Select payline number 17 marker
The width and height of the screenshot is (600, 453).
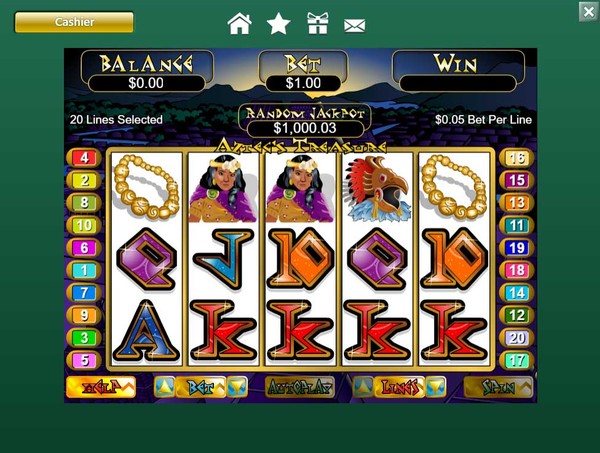(x=516, y=360)
